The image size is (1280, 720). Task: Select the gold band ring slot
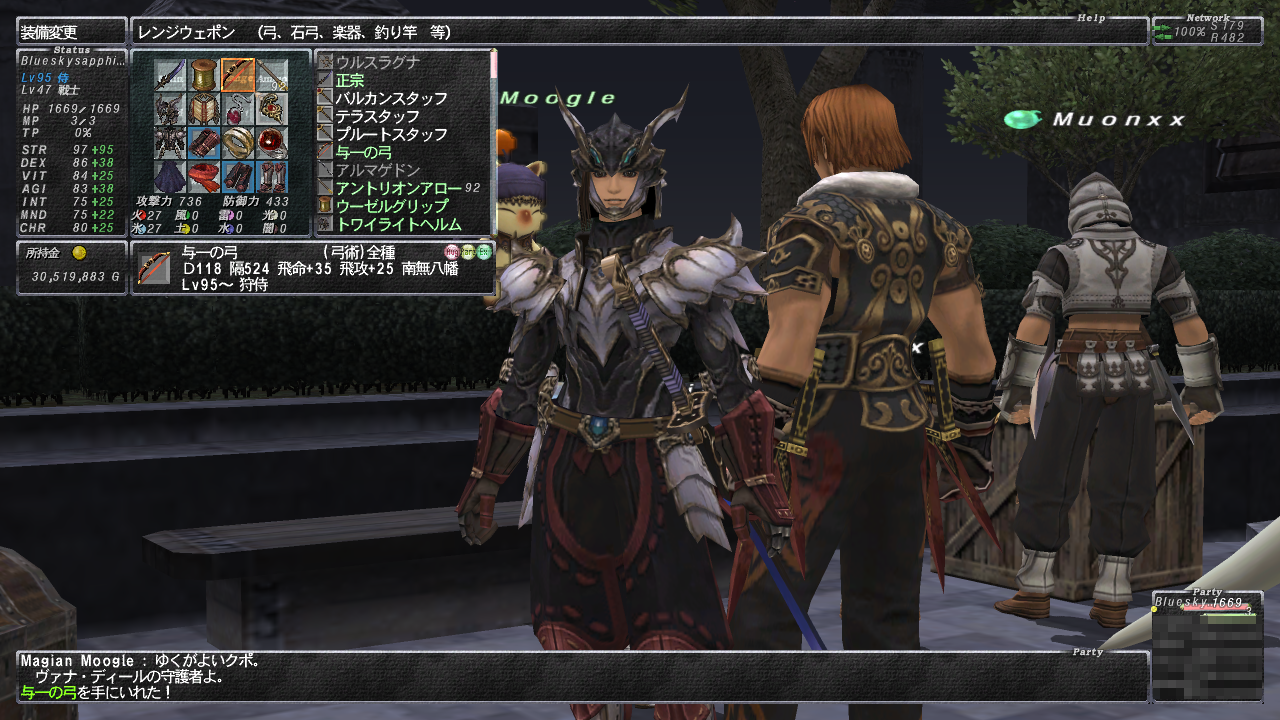[238, 143]
